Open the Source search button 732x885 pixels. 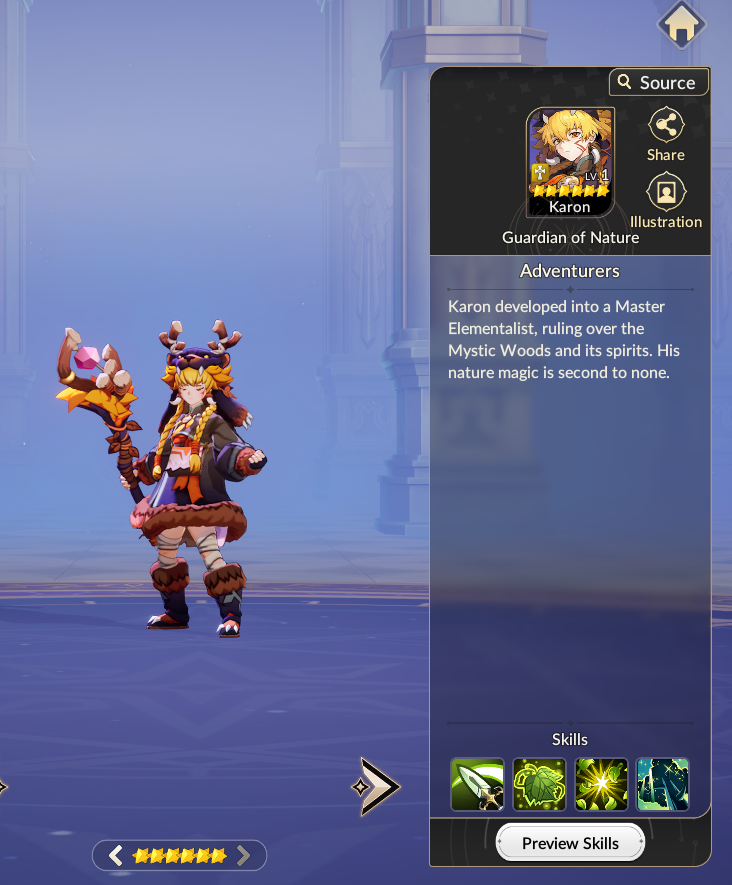(658, 82)
